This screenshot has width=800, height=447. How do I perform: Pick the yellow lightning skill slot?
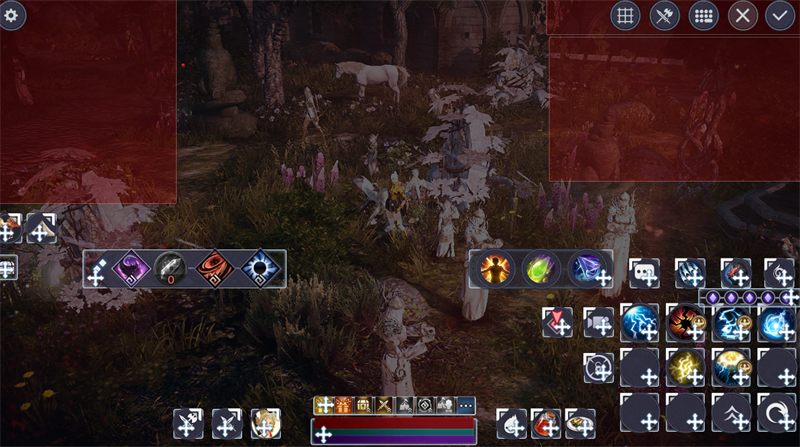coord(685,367)
